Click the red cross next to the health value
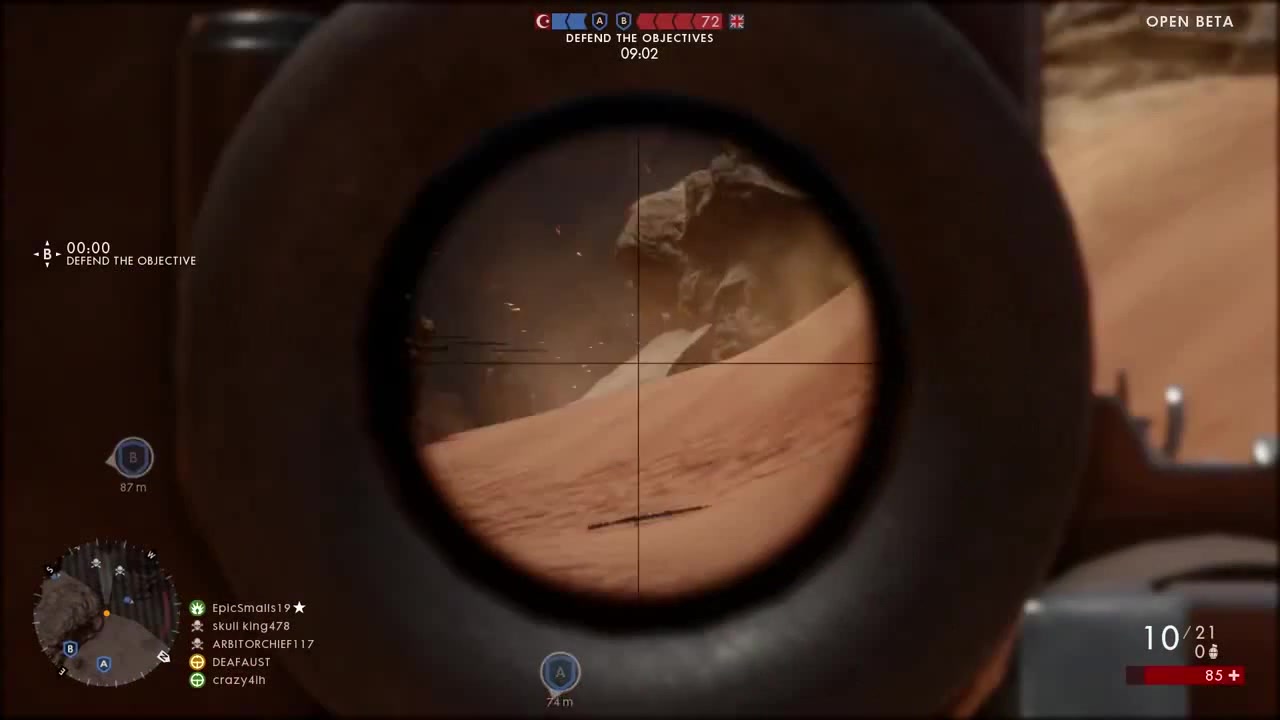Viewport: 1280px width, 720px height. click(1234, 675)
